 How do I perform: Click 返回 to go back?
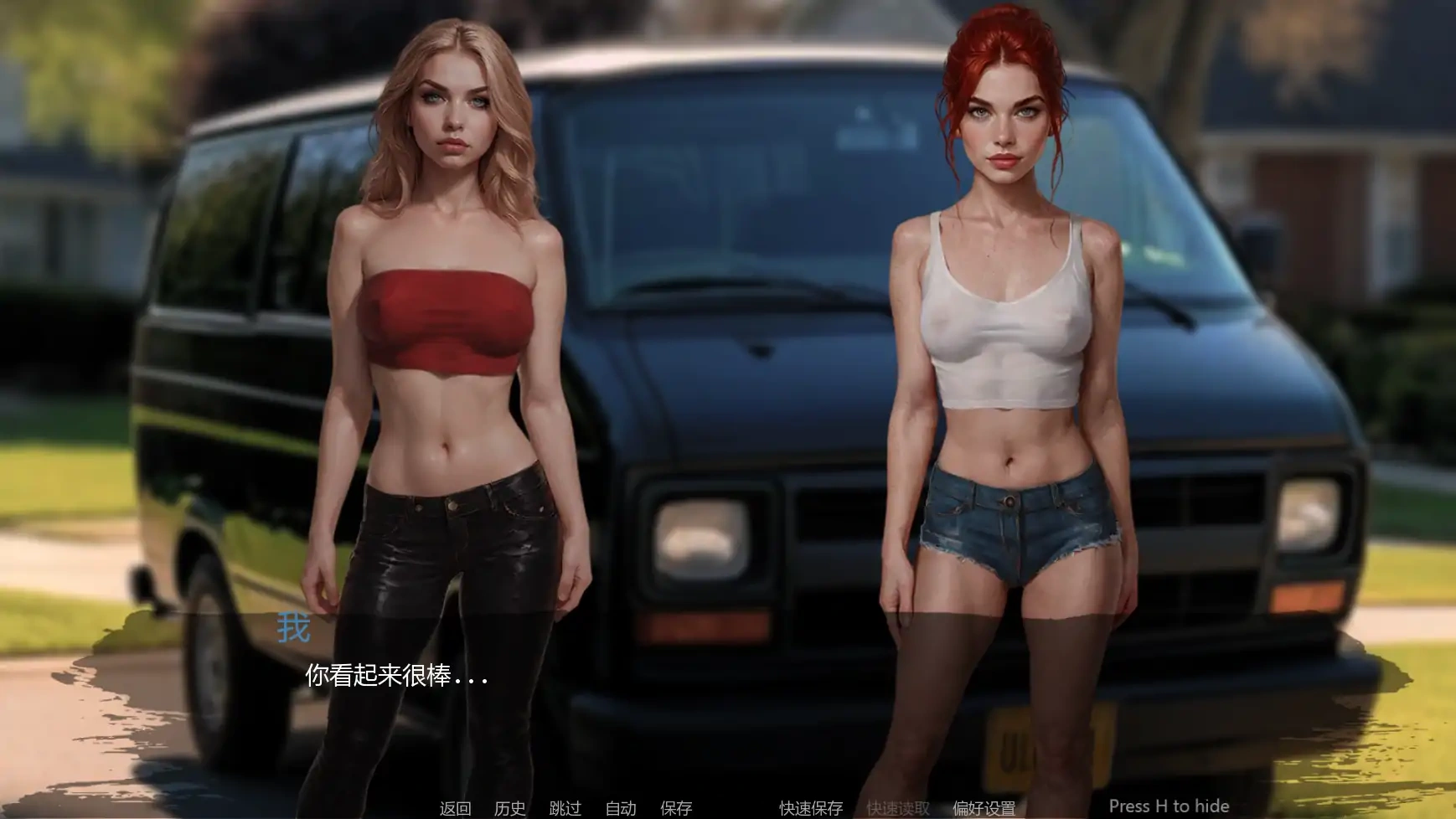tap(455, 809)
